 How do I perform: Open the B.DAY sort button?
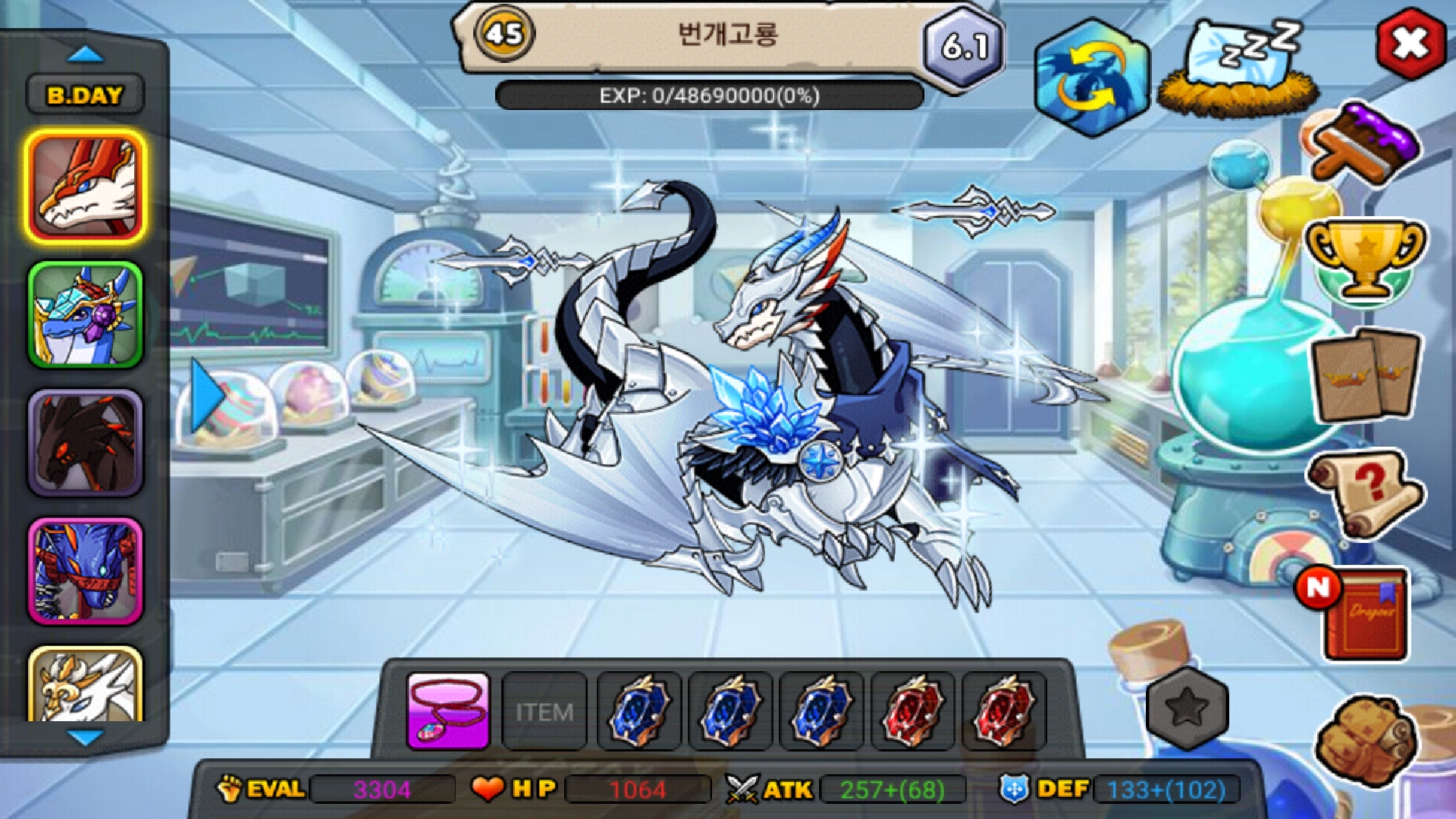(x=85, y=96)
